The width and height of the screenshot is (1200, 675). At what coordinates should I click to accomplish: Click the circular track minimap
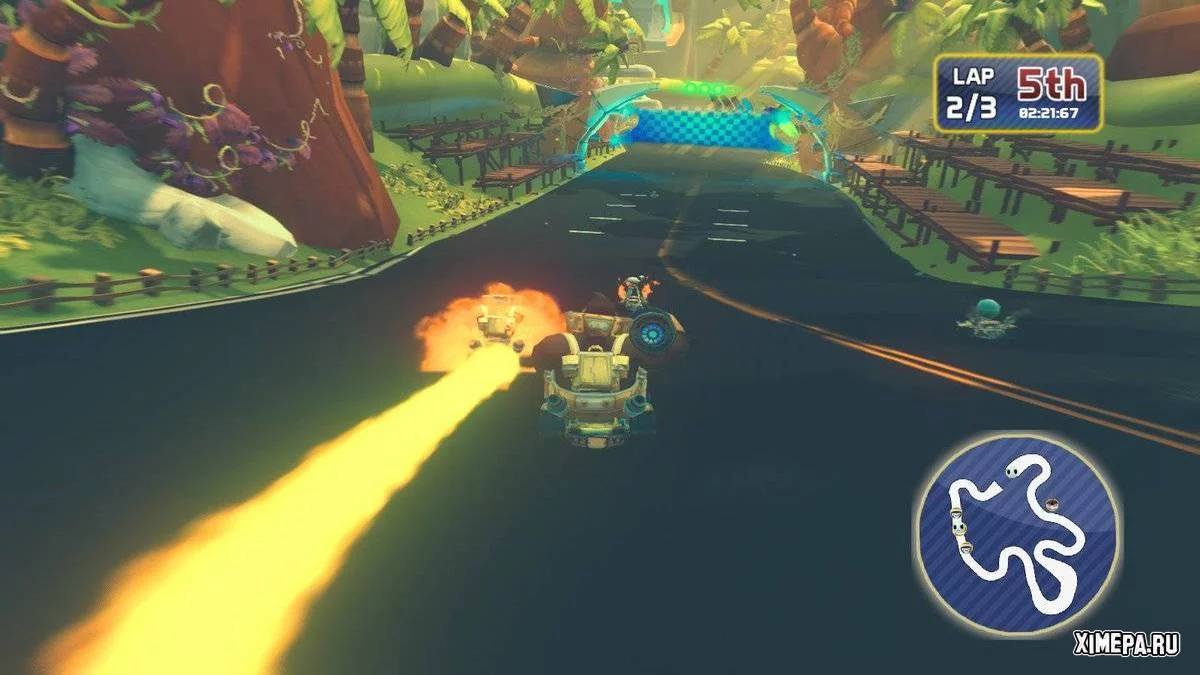pyautogui.click(x=1016, y=534)
